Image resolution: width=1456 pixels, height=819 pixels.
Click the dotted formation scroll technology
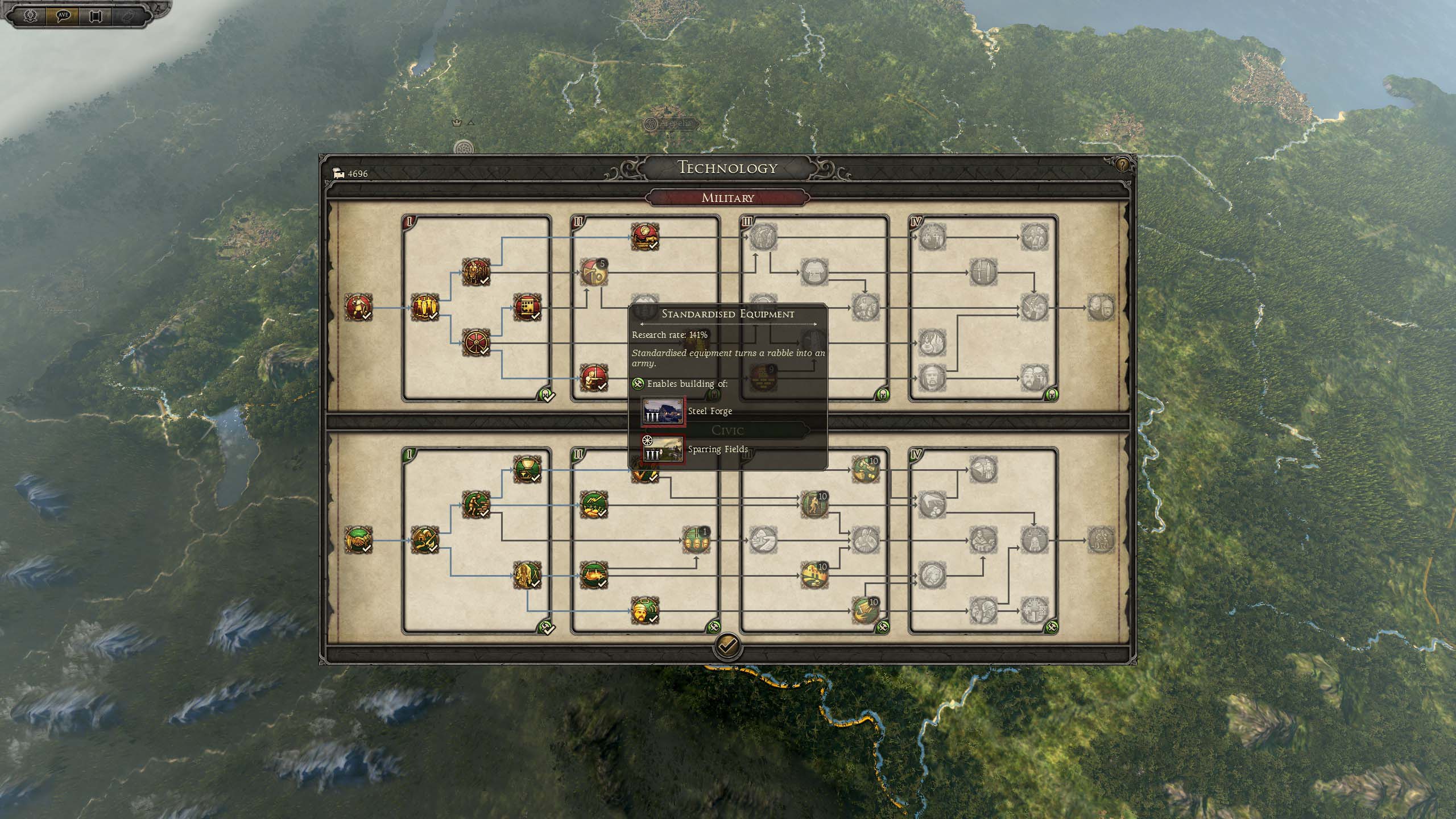(527, 308)
